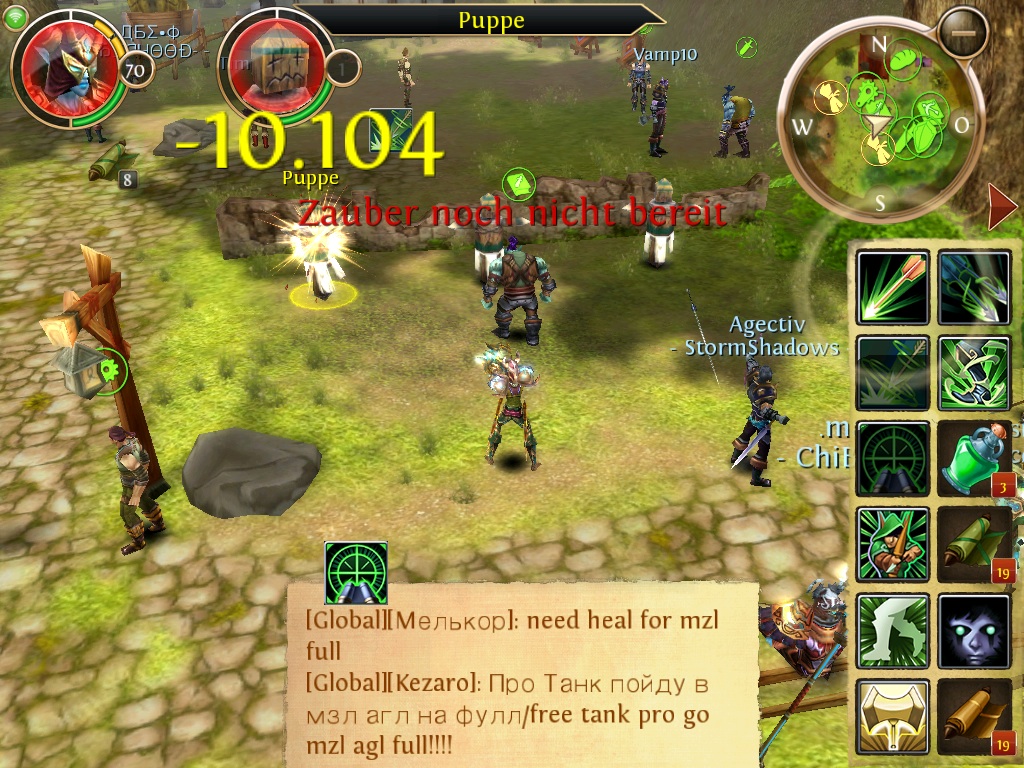1024x768 pixels.
Task: Trigger the dimmed arrow rain skill
Action: click(x=892, y=373)
